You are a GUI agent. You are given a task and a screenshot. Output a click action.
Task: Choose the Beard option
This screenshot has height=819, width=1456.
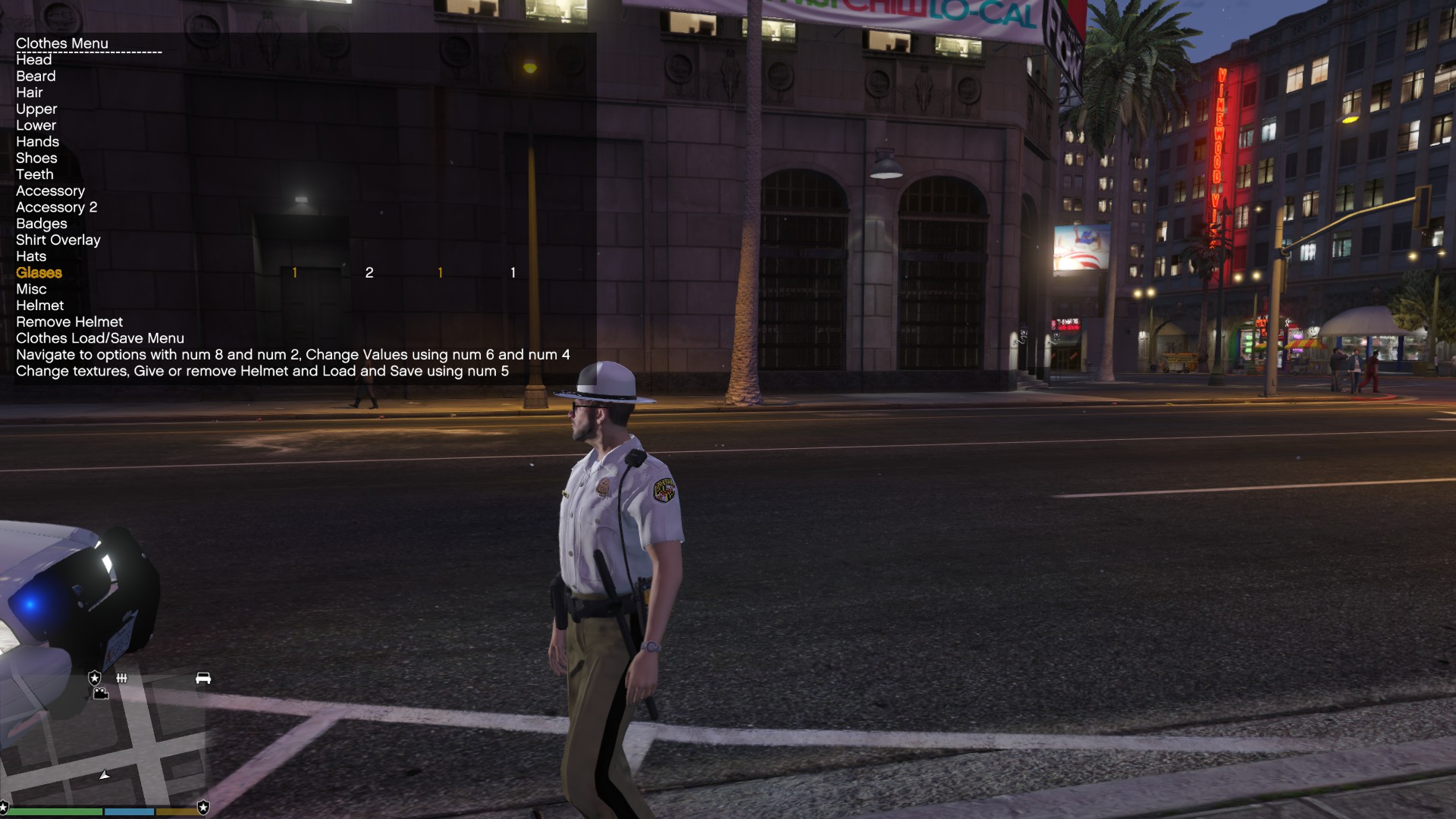click(36, 76)
